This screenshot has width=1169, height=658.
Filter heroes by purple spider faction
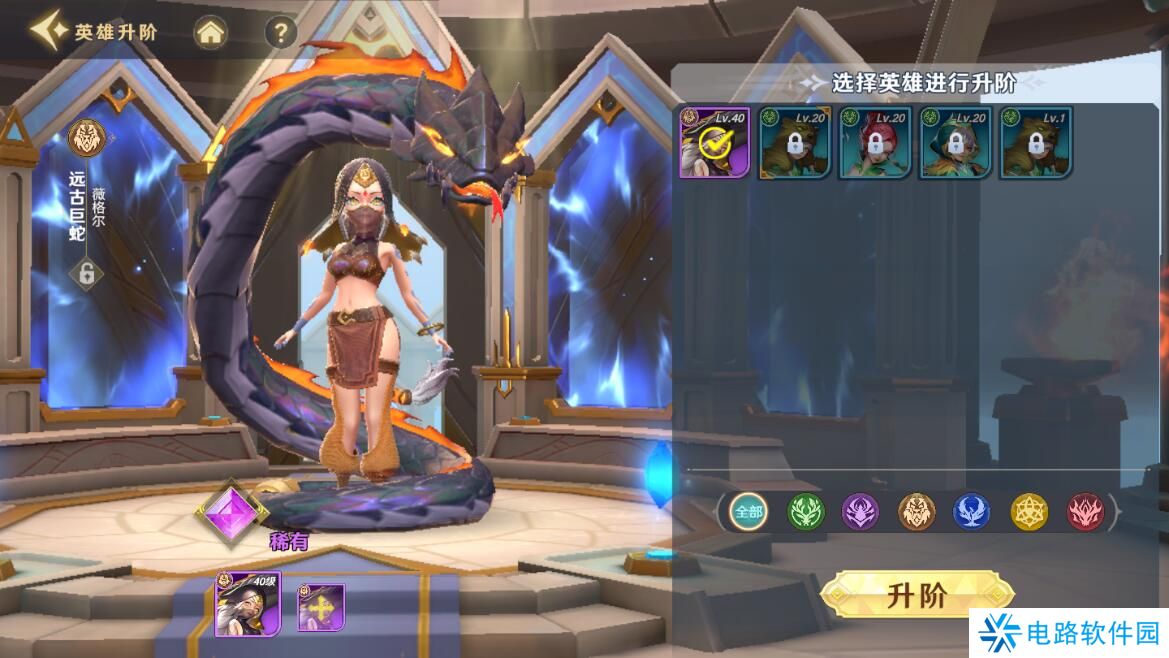pyautogui.click(x=860, y=512)
